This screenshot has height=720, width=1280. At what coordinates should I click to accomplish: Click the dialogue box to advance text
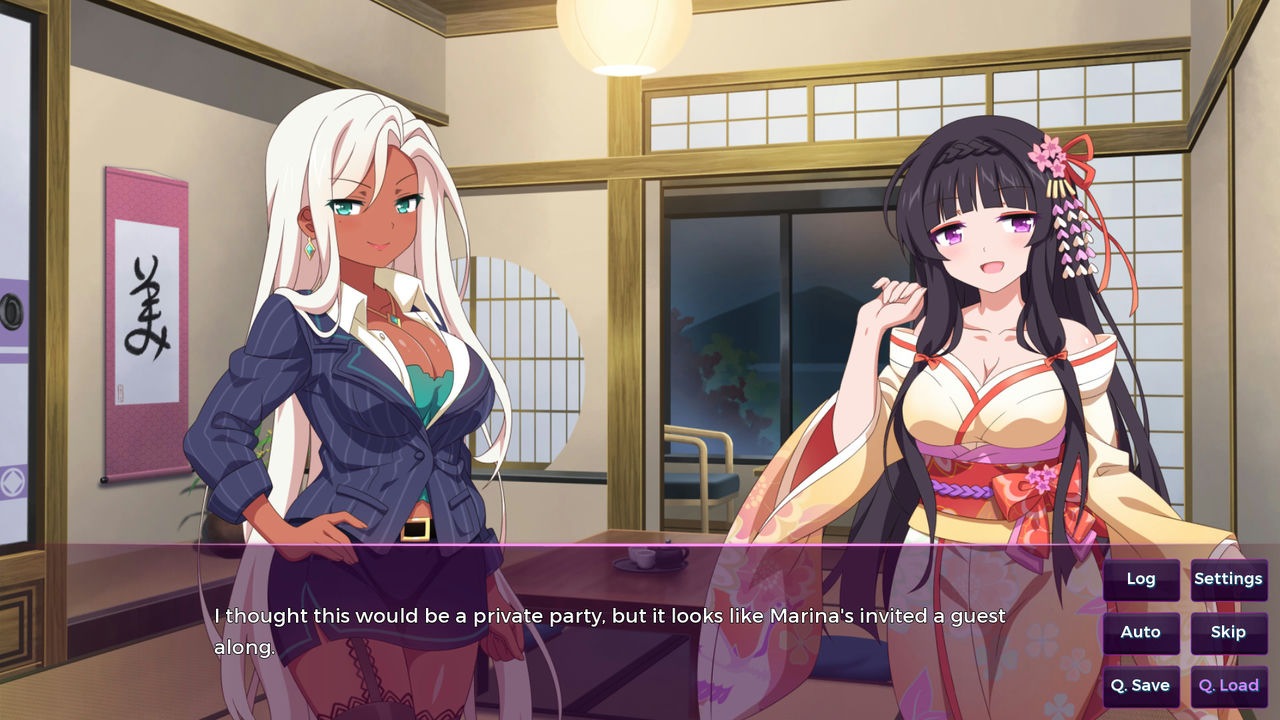click(x=600, y=630)
